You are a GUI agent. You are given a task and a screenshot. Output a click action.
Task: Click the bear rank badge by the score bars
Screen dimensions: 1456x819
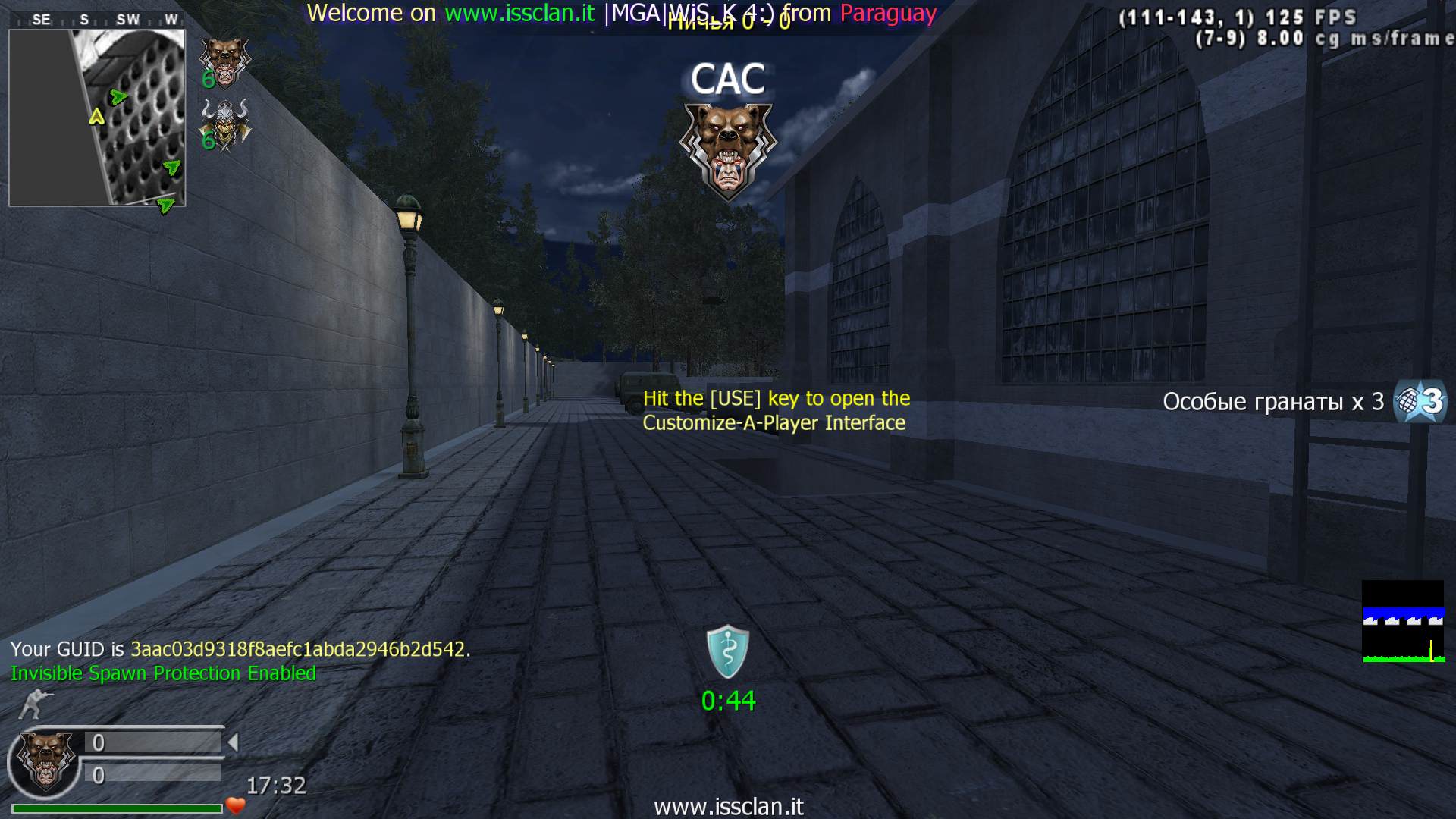click(x=46, y=761)
